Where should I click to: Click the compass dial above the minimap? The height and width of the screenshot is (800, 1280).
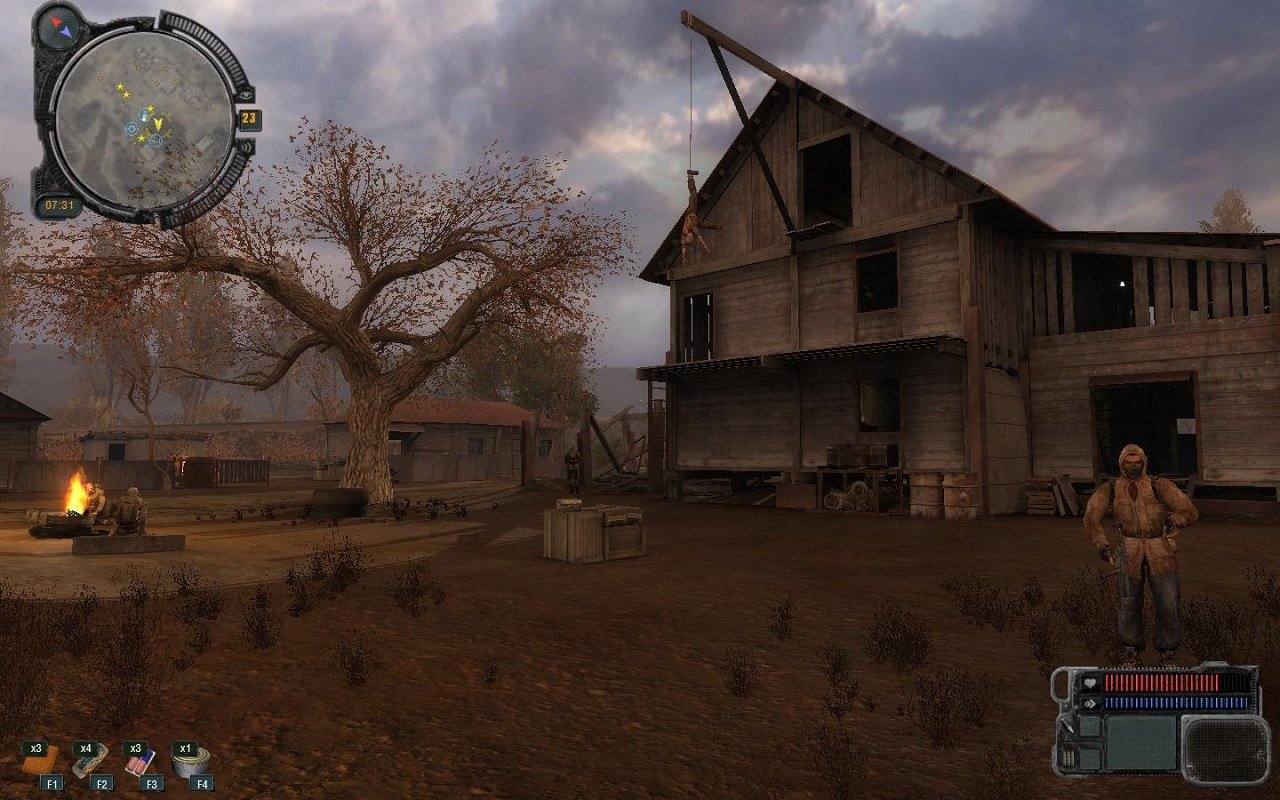click(58, 28)
